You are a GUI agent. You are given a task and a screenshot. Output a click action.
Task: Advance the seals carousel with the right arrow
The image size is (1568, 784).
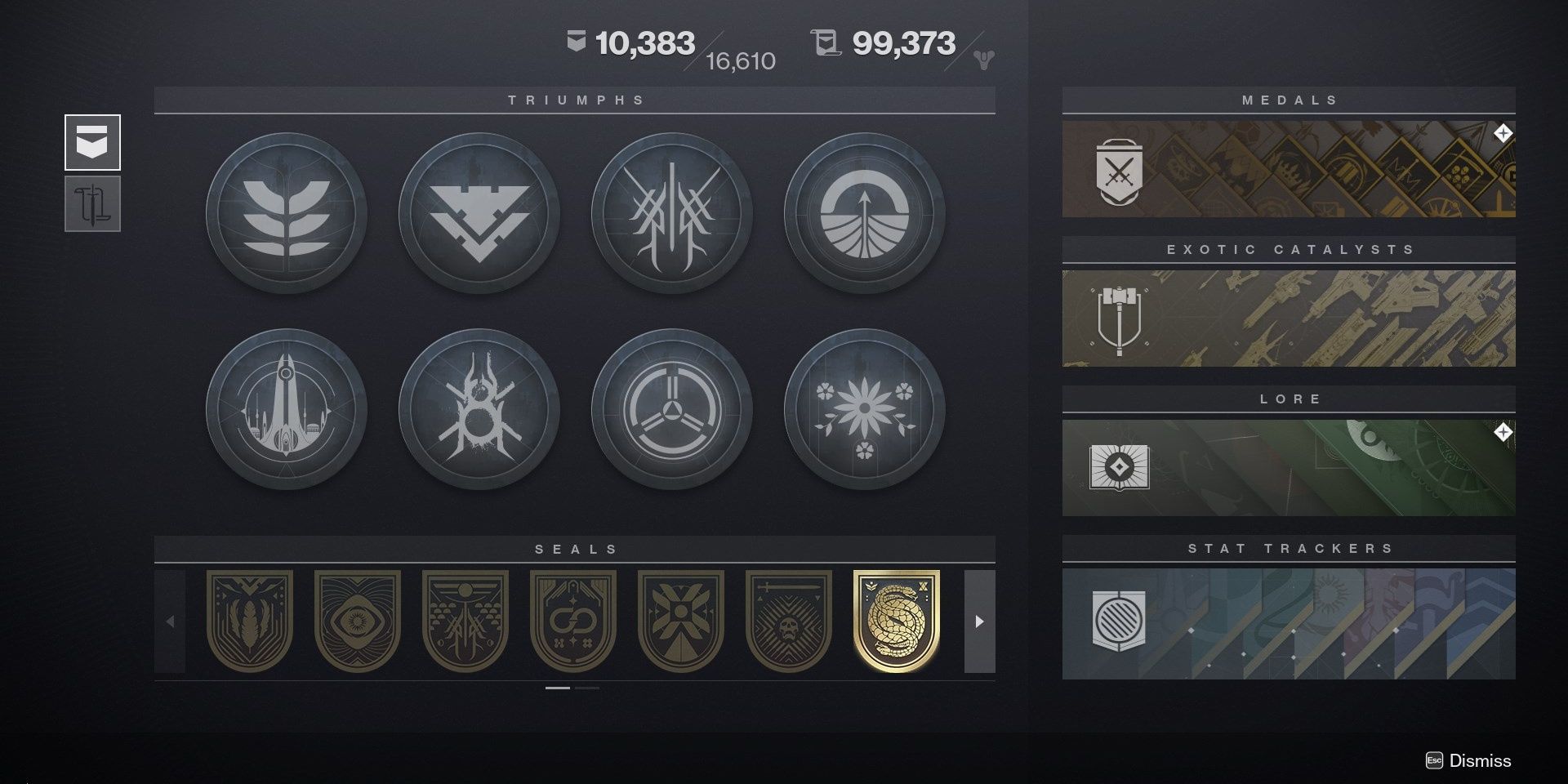pyautogui.click(x=978, y=621)
